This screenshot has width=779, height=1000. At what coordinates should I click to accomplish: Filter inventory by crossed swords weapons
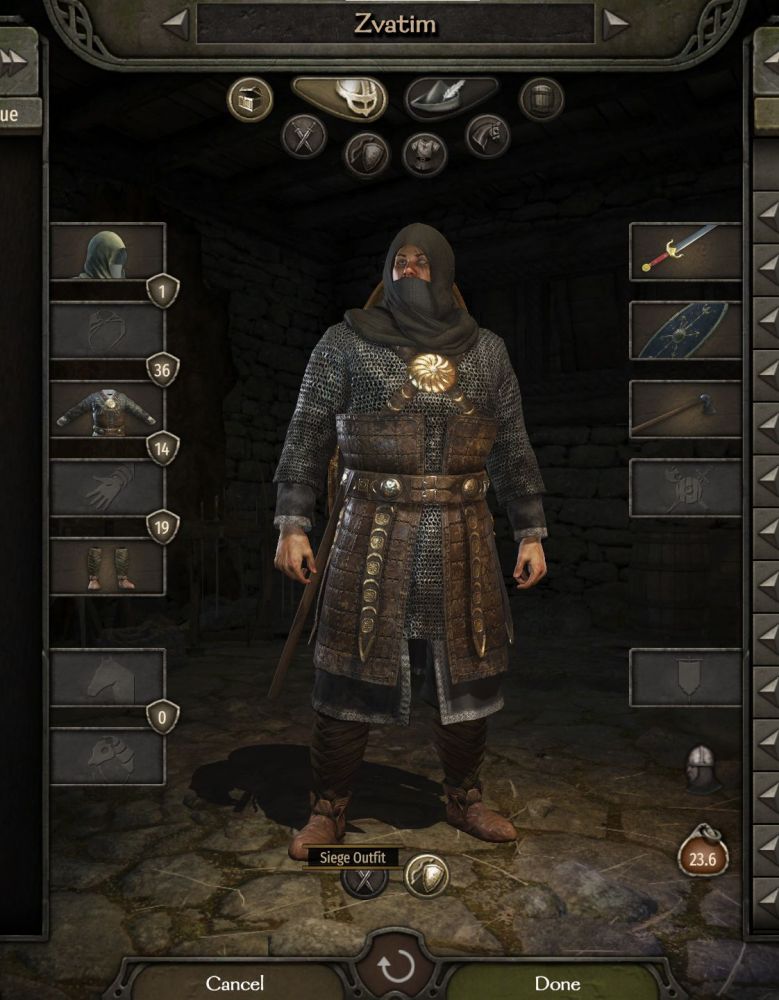[x=303, y=136]
